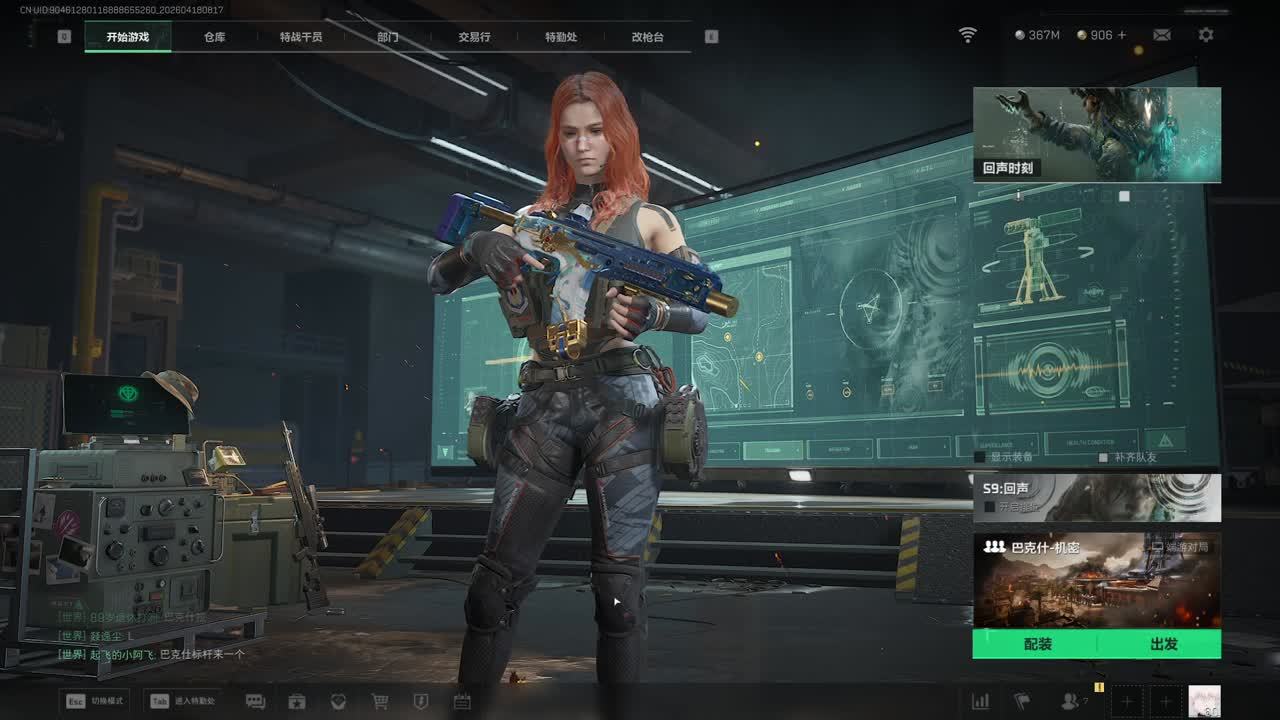The height and width of the screenshot is (720, 1280).
Task: Click the green 出发 deploy button
Action: click(x=1163, y=644)
